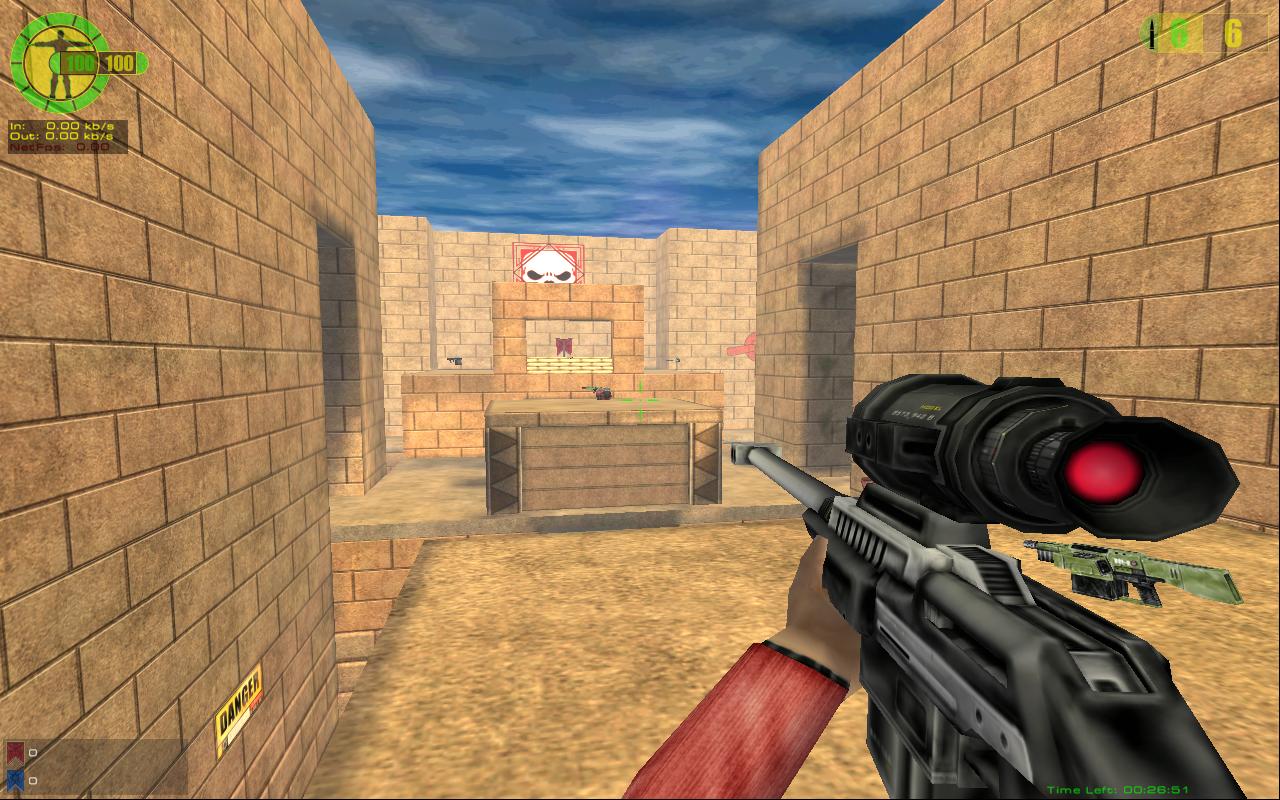Select the blue team flag icon

point(15,780)
